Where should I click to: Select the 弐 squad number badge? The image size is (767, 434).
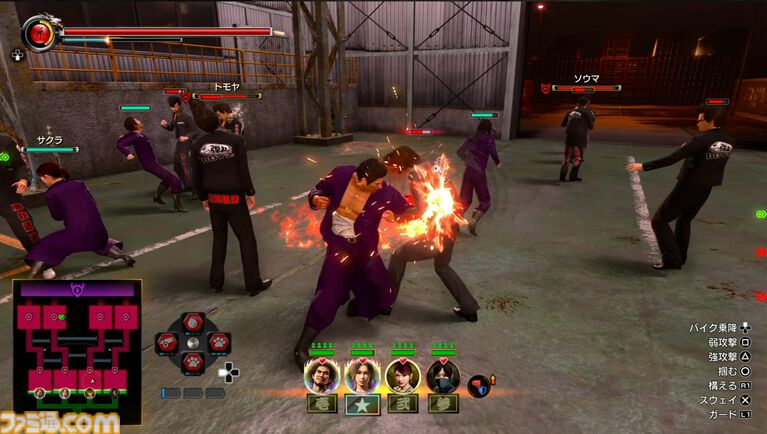(401, 404)
